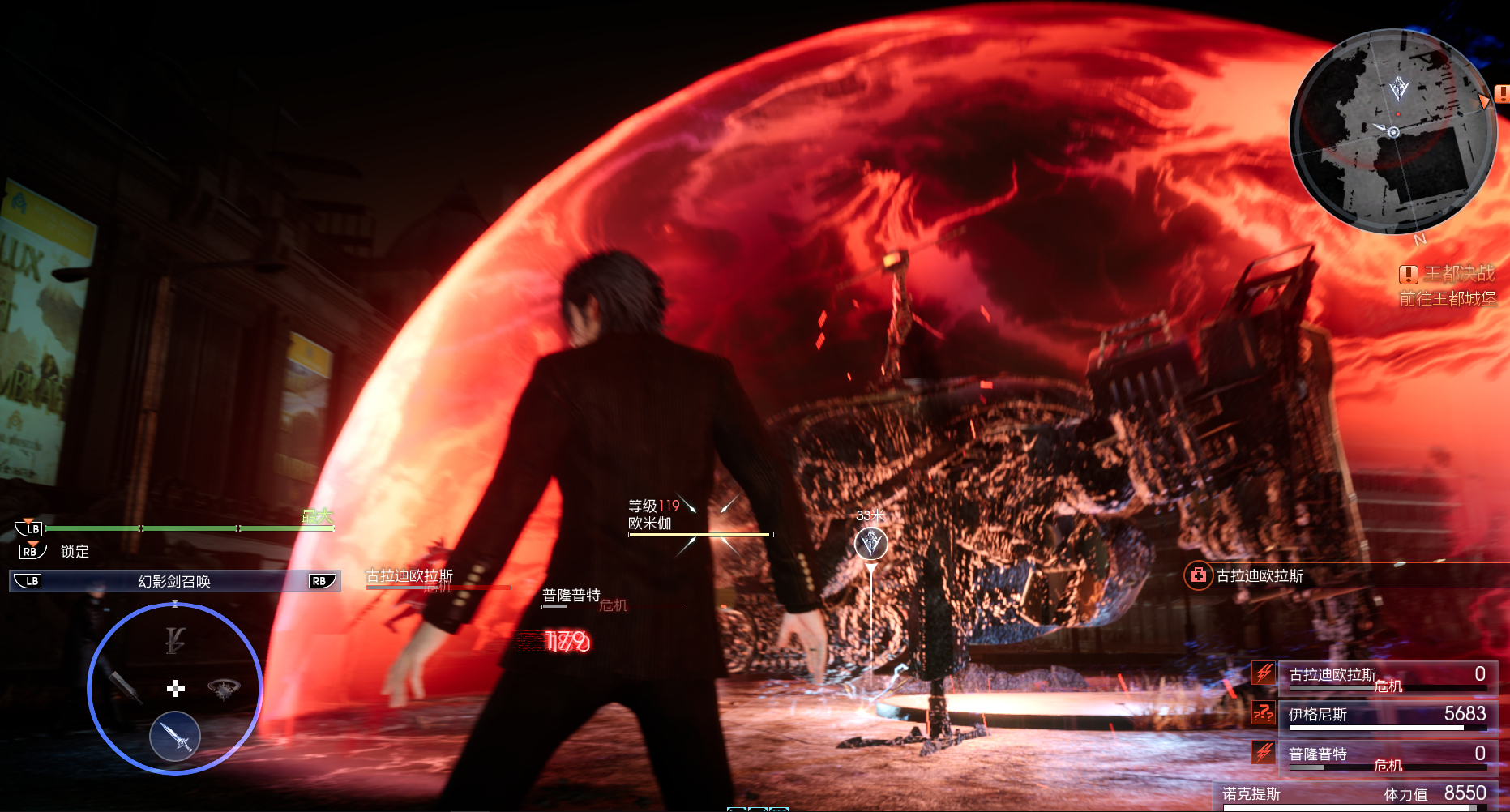Select the 诺克提斯 status row

pyautogui.click(x=1354, y=794)
